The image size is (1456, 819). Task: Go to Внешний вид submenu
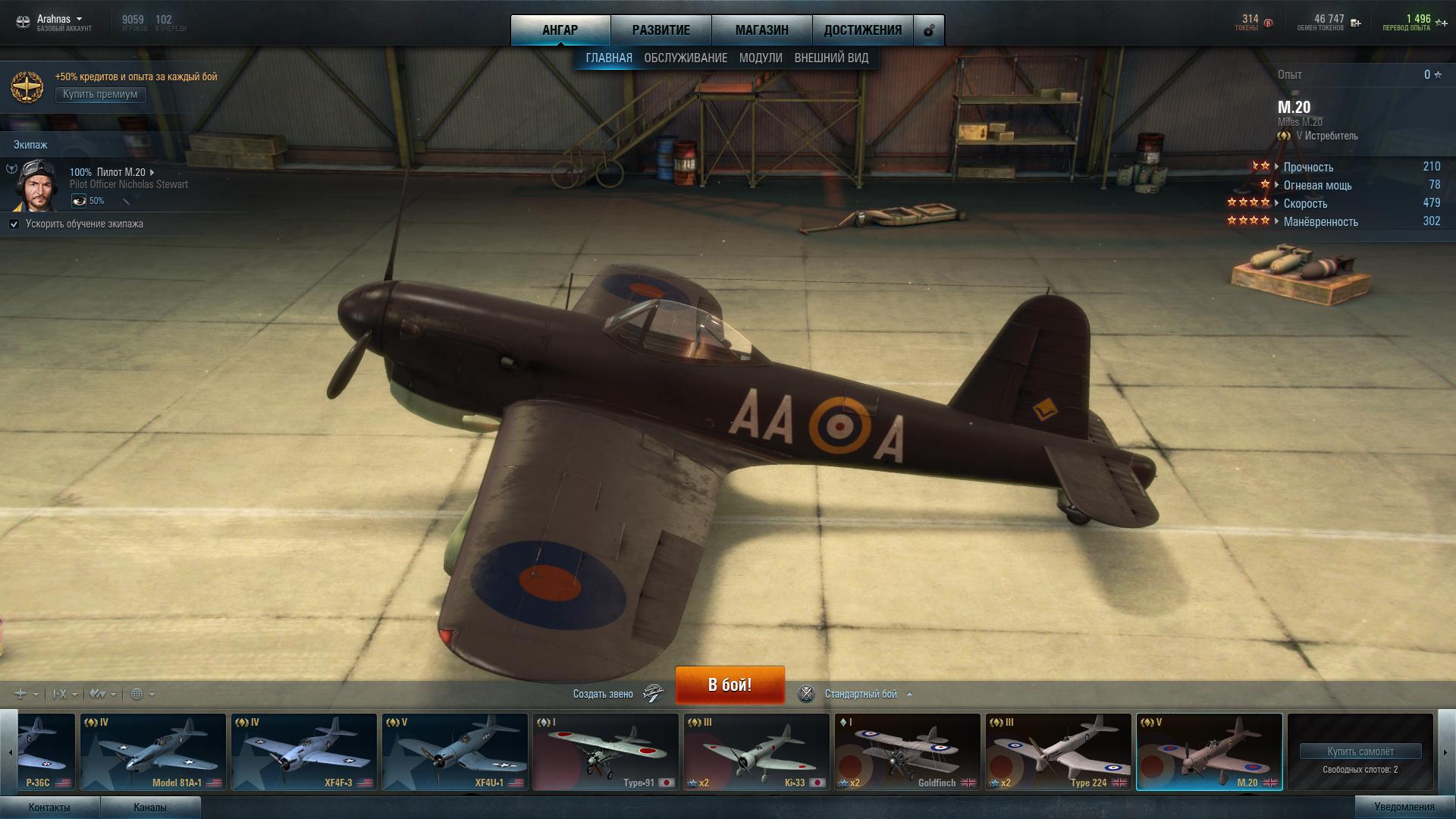point(831,58)
